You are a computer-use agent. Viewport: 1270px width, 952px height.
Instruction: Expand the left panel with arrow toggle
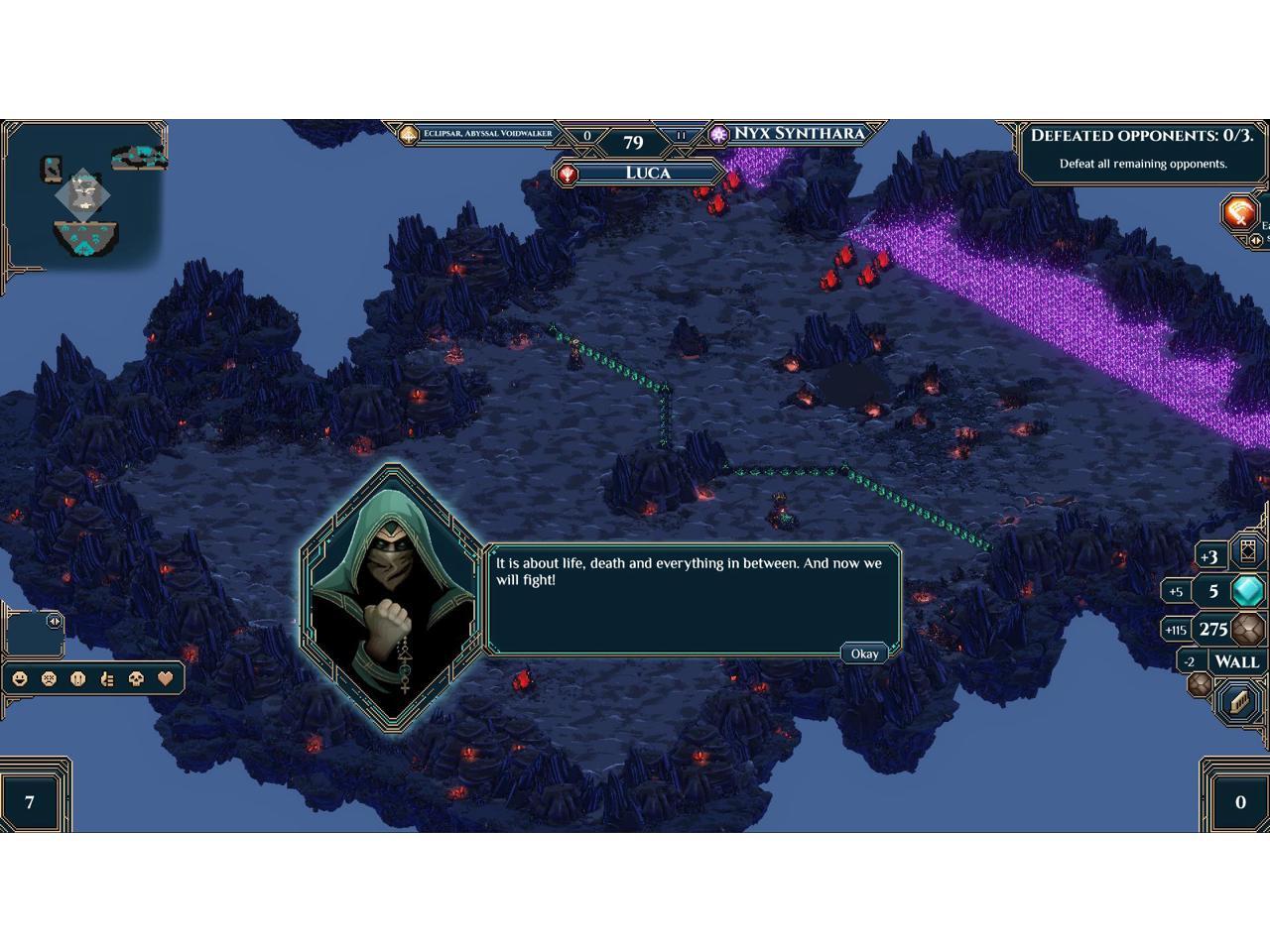[54, 621]
